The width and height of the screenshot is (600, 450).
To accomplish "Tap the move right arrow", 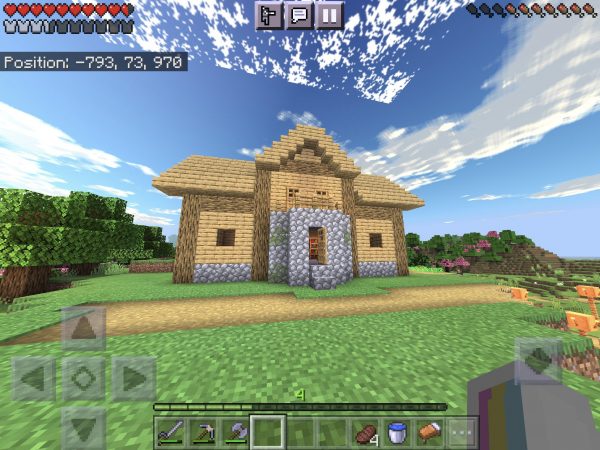I will click(132, 379).
